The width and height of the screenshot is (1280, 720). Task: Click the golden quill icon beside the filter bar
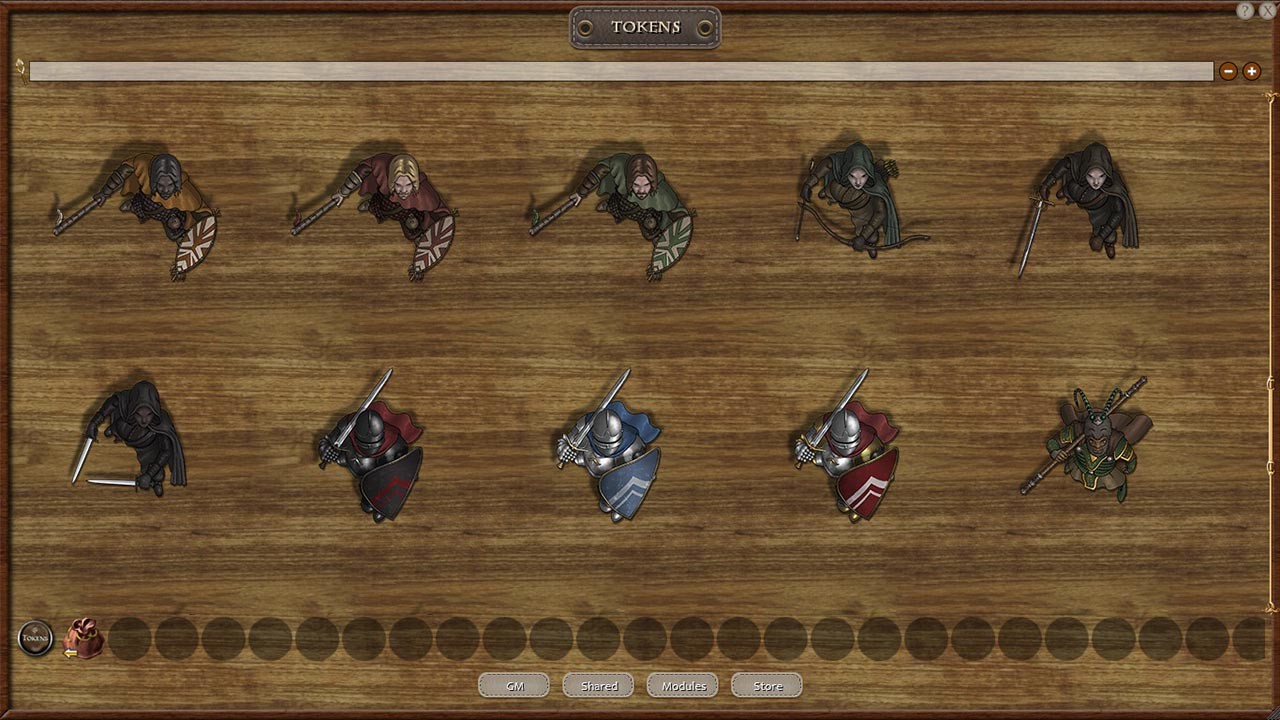18,69
